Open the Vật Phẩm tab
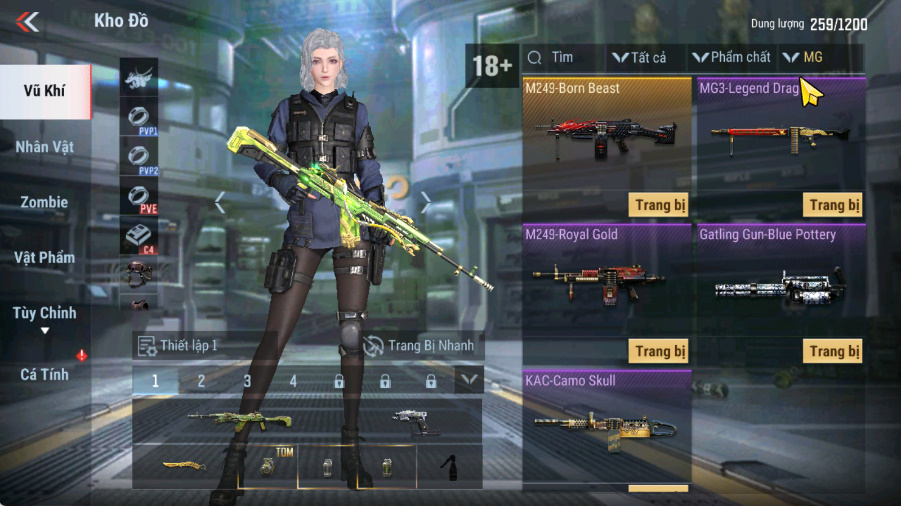Screen dimensions: 901x506 (x=45, y=257)
